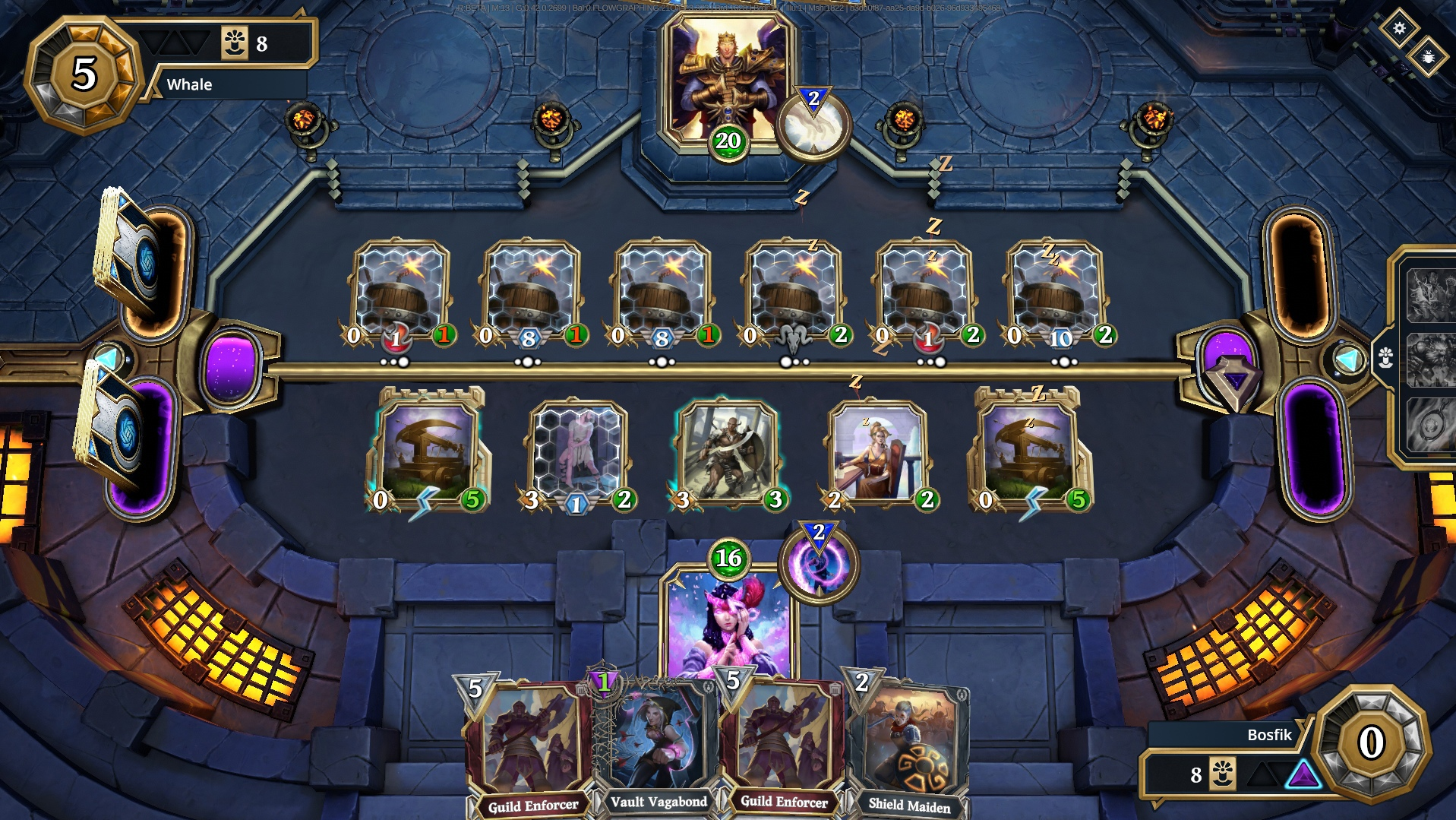Select your pink-haired god portrait
Image resolution: width=1456 pixels, height=820 pixels.
pyautogui.click(x=727, y=623)
